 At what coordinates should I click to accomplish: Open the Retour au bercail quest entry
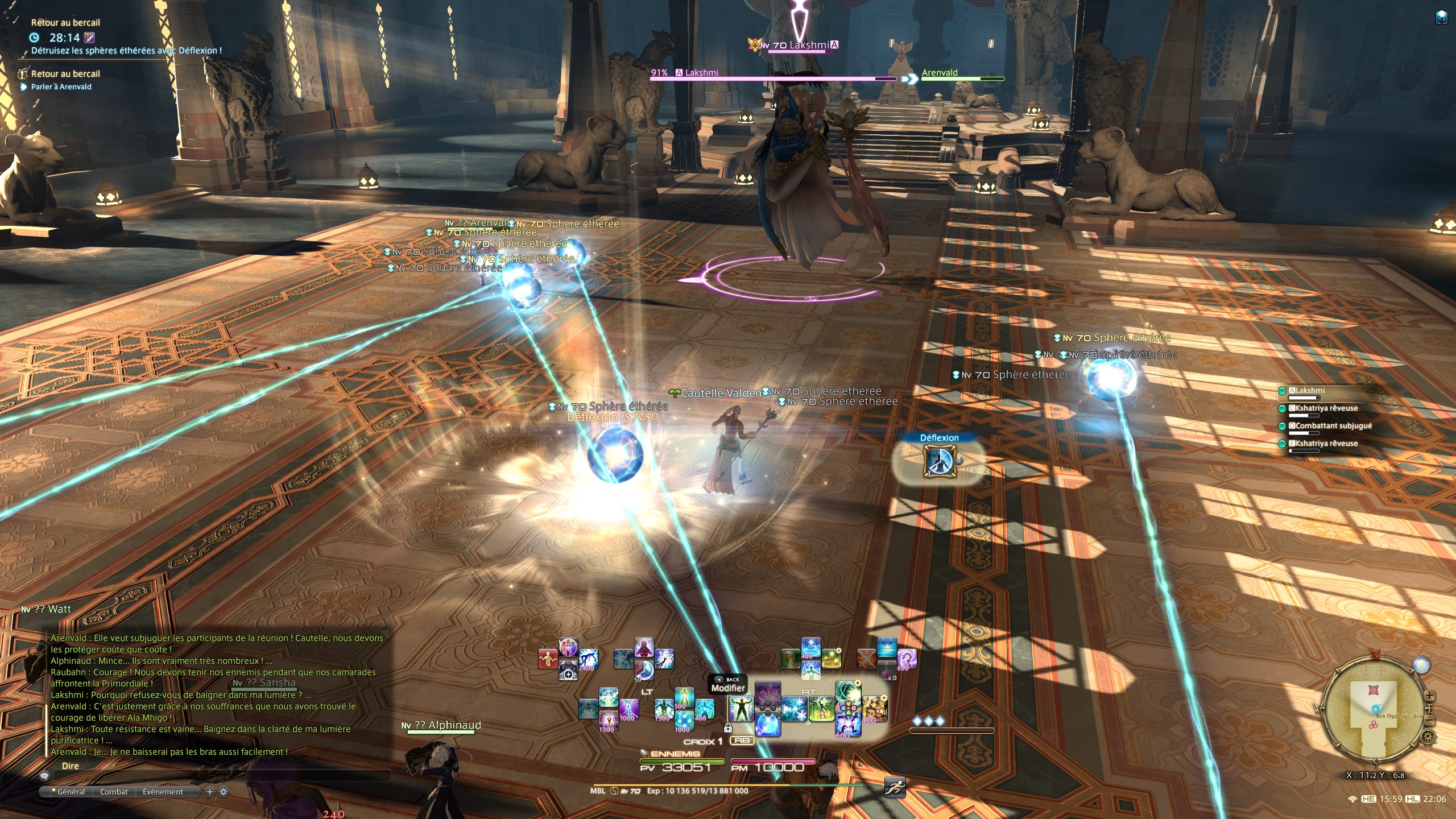[x=65, y=74]
